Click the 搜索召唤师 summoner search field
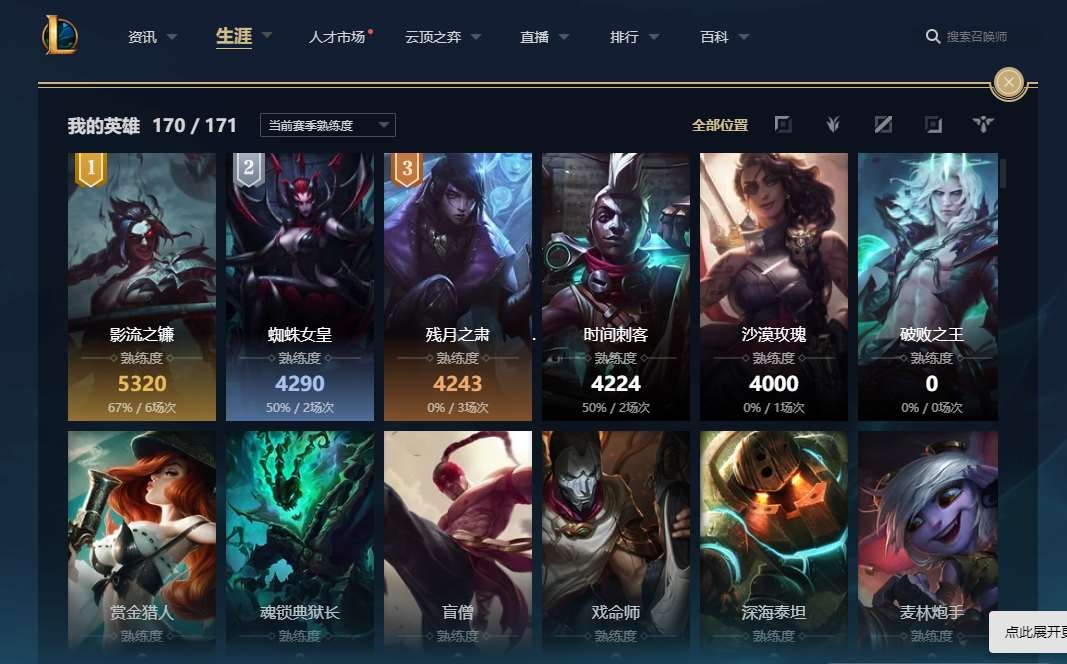Screen dimensions: 1067x664 click(x=976, y=37)
